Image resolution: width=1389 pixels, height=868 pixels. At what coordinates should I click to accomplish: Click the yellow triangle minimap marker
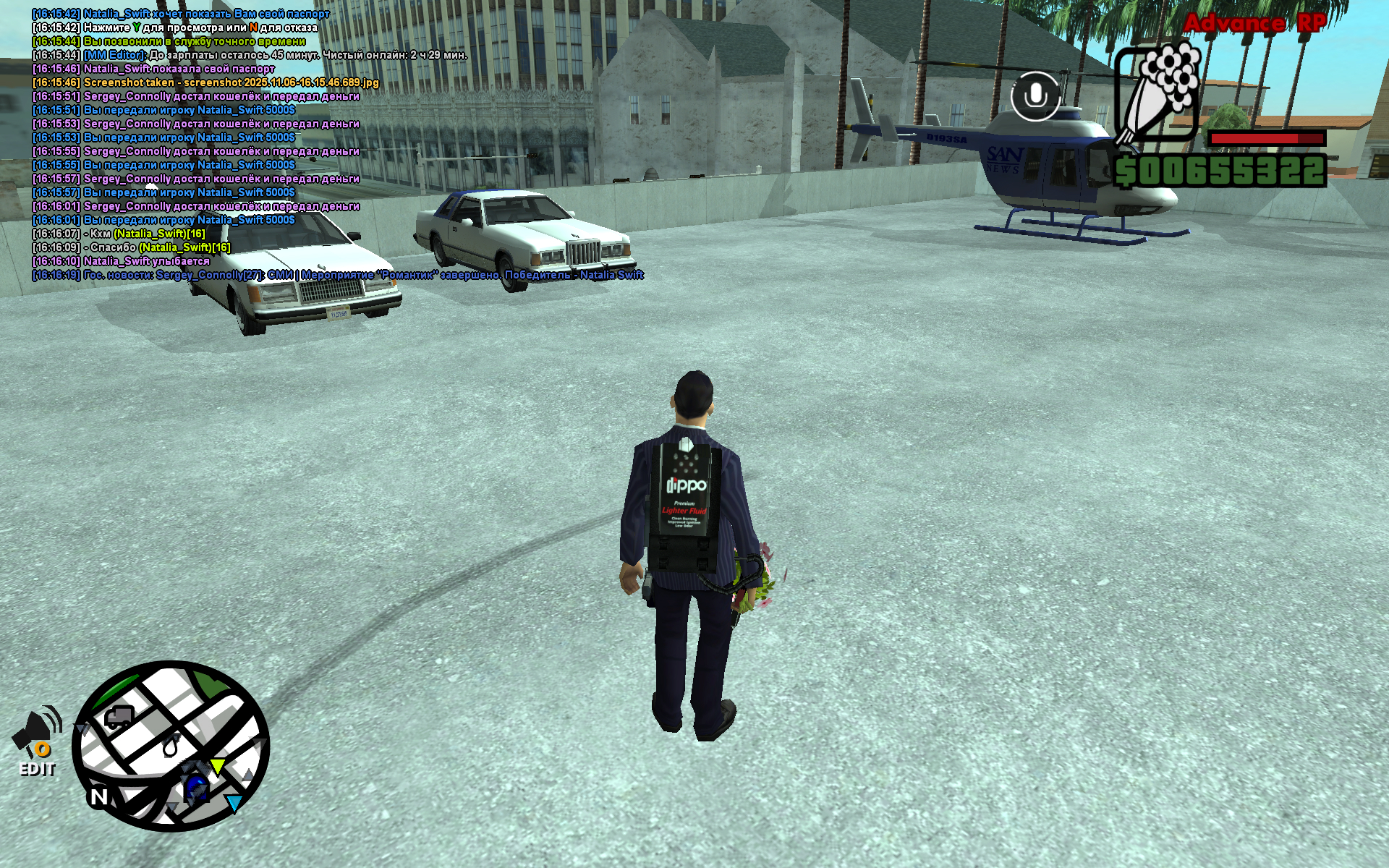(x=217, y=766)
